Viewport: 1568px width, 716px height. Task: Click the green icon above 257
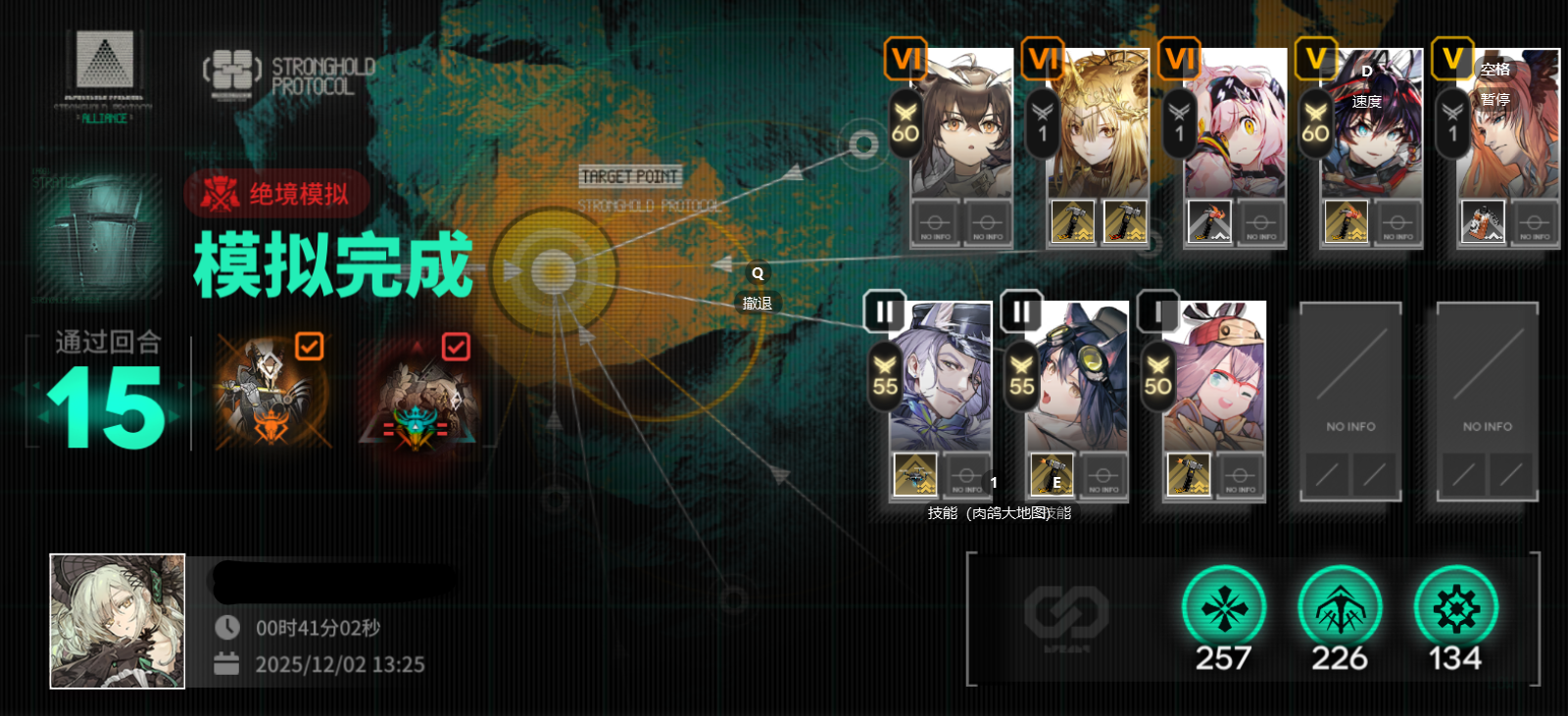(1224, 608)
